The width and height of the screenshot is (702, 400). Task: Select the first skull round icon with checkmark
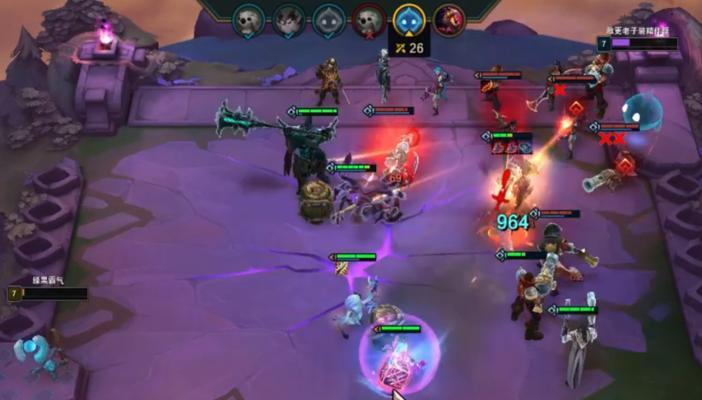click(248, 19)
